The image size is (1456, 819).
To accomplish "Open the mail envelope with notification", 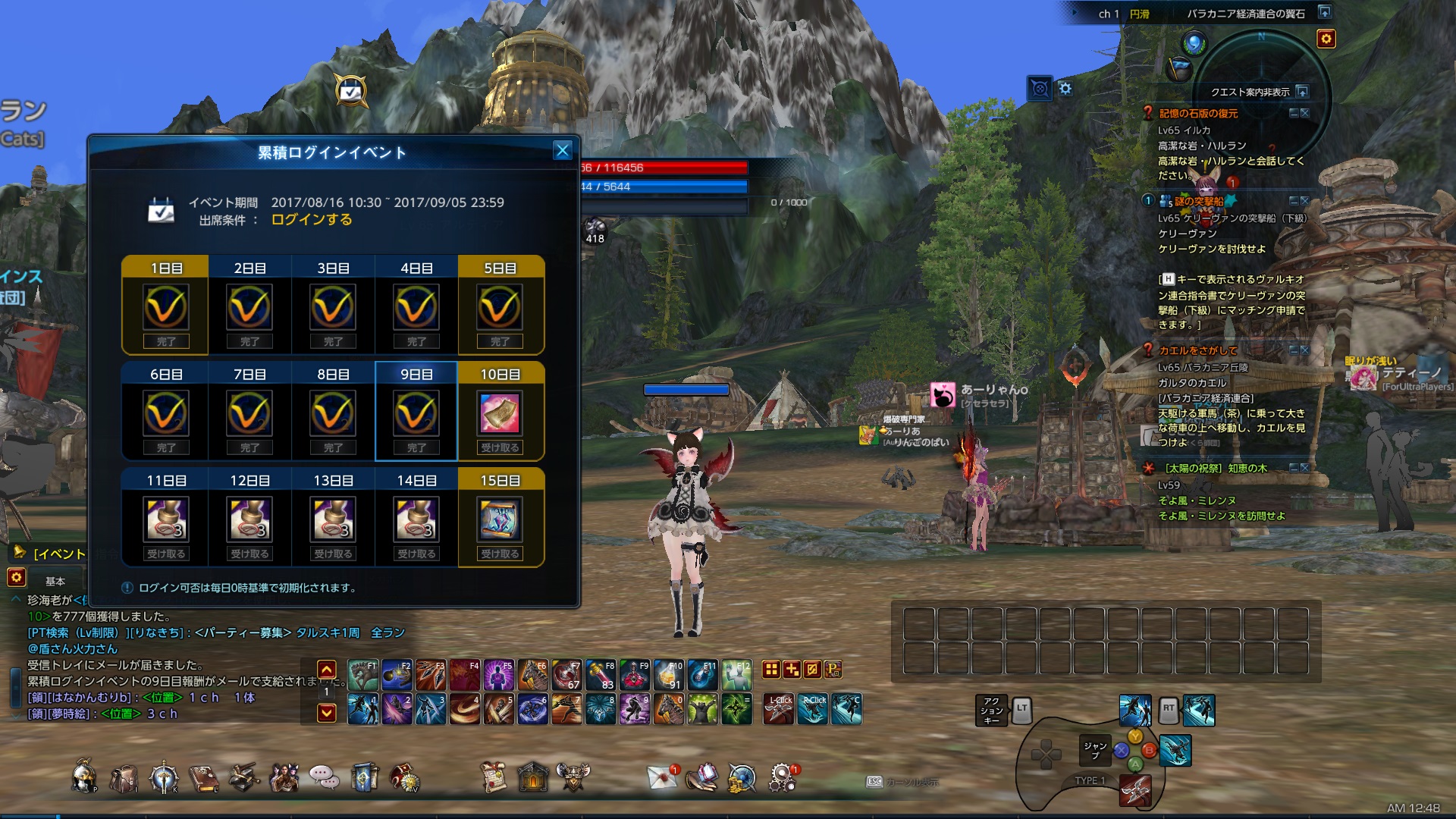I will [662, 777].
